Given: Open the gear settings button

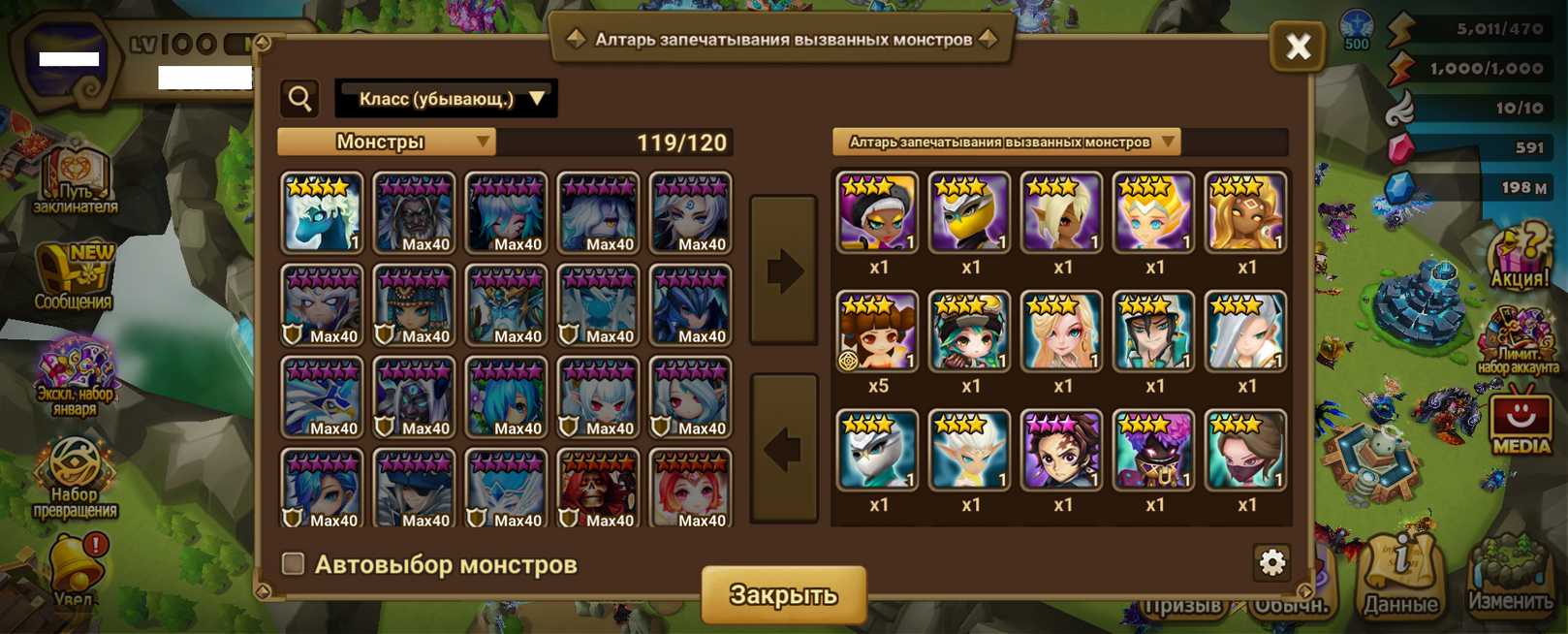Looking at the screenshot, I should click(x=1271, y=562).
